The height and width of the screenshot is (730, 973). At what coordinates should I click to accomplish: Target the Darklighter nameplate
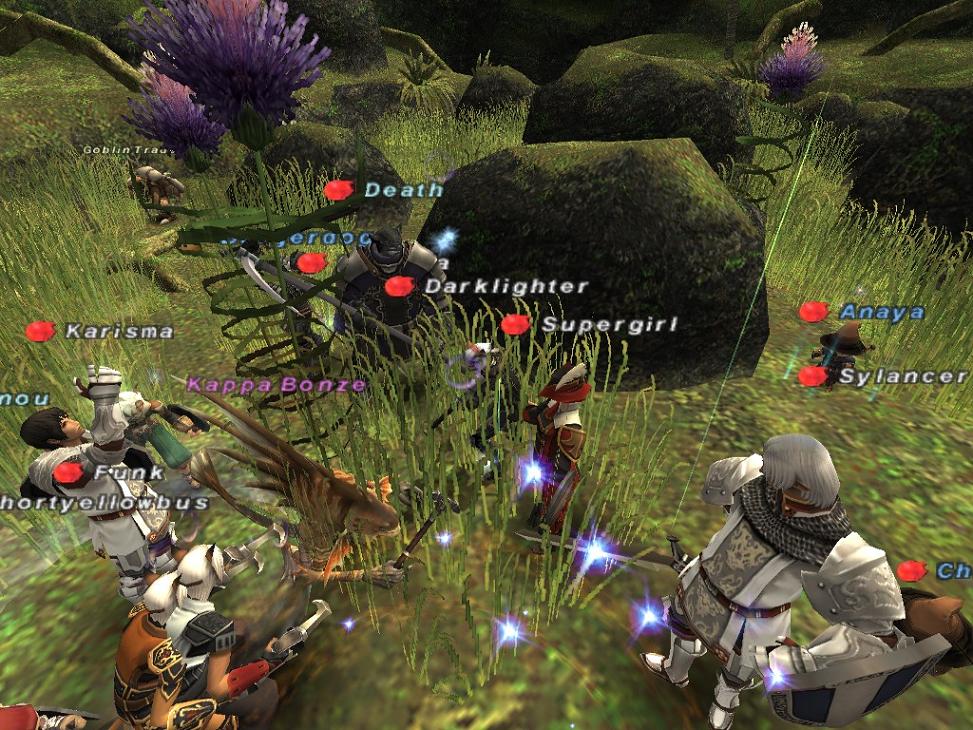pyautogui.click(x=506, y=286)
